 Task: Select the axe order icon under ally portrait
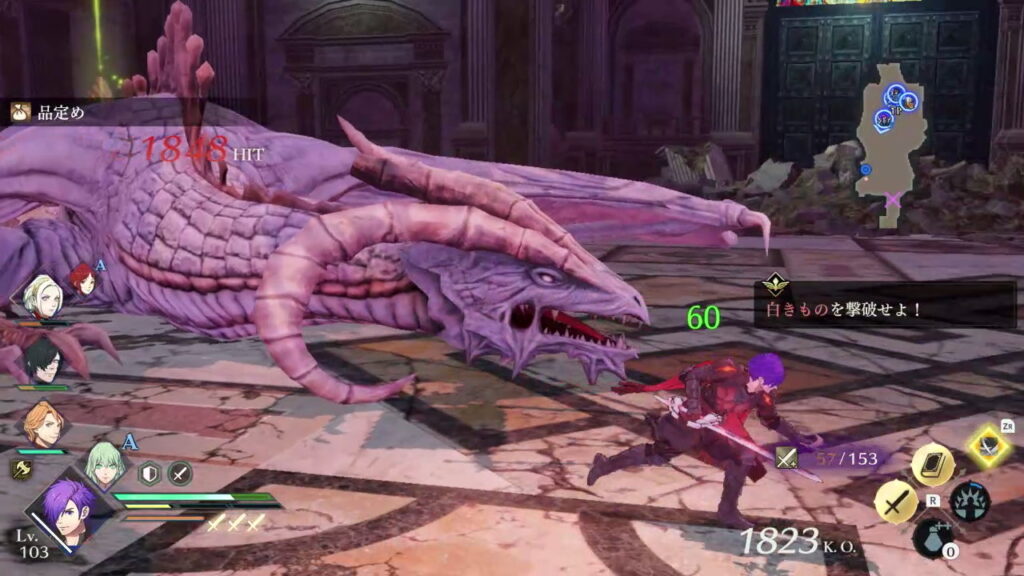(17, 469)
